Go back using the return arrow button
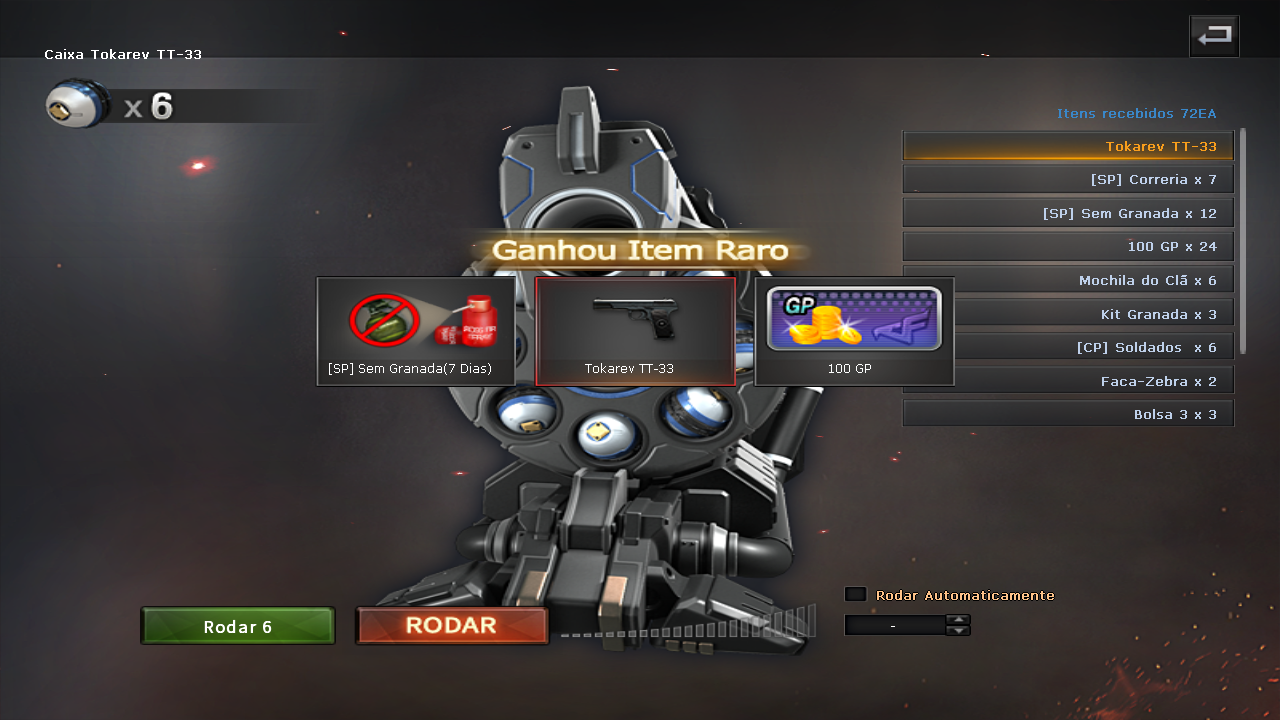Viewport: 1280px width, 720px height. coord(1214,37)
